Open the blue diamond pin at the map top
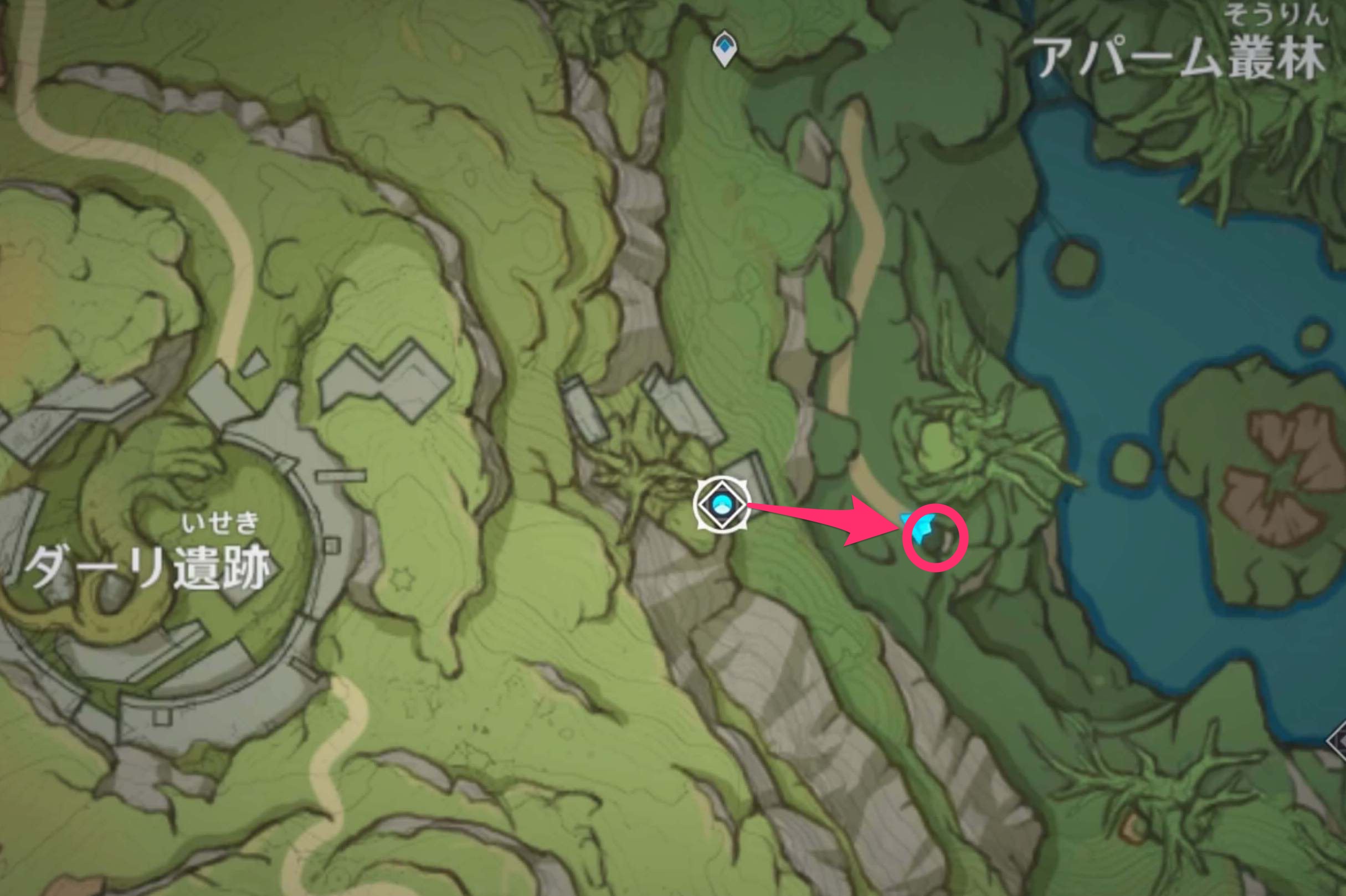The height and width of the screenshot is (896, 1346). click(725, 46)
